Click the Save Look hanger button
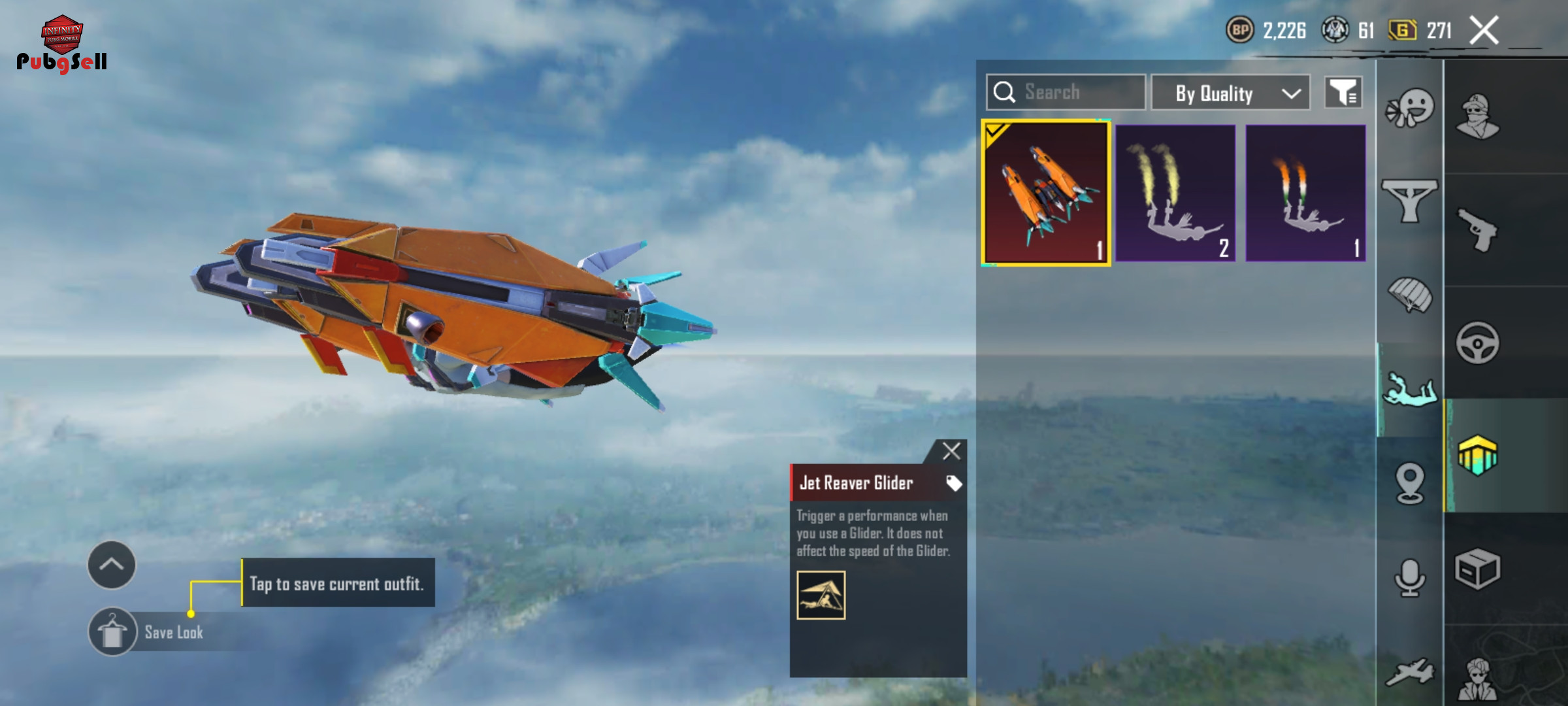Viewport: 1568px width, 706px height. 112,632
